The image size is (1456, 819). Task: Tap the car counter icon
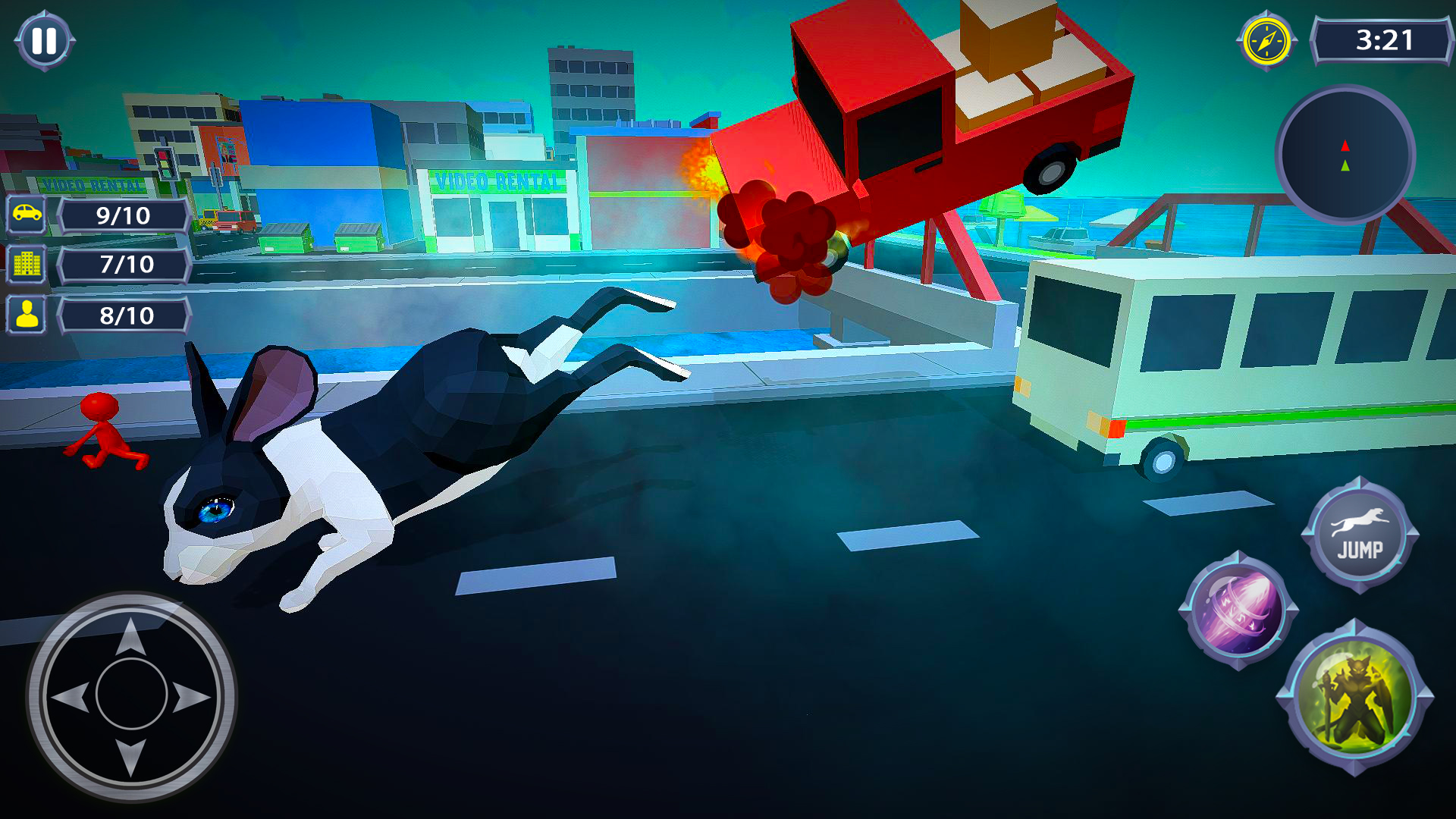25,215
